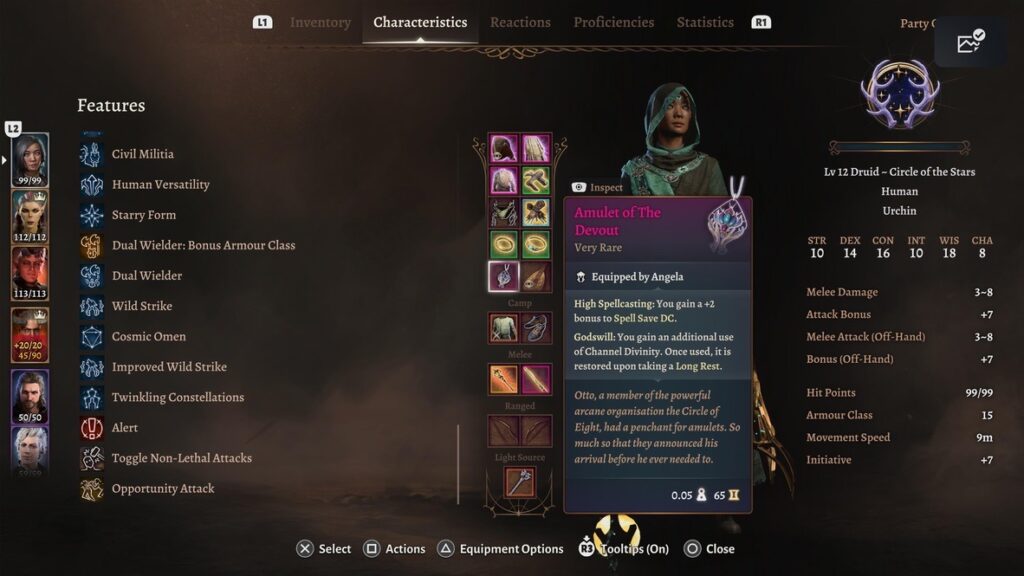1024x576 pixels.
Task: Choose the Starry Form feature
Action: (x=143, y=215)
